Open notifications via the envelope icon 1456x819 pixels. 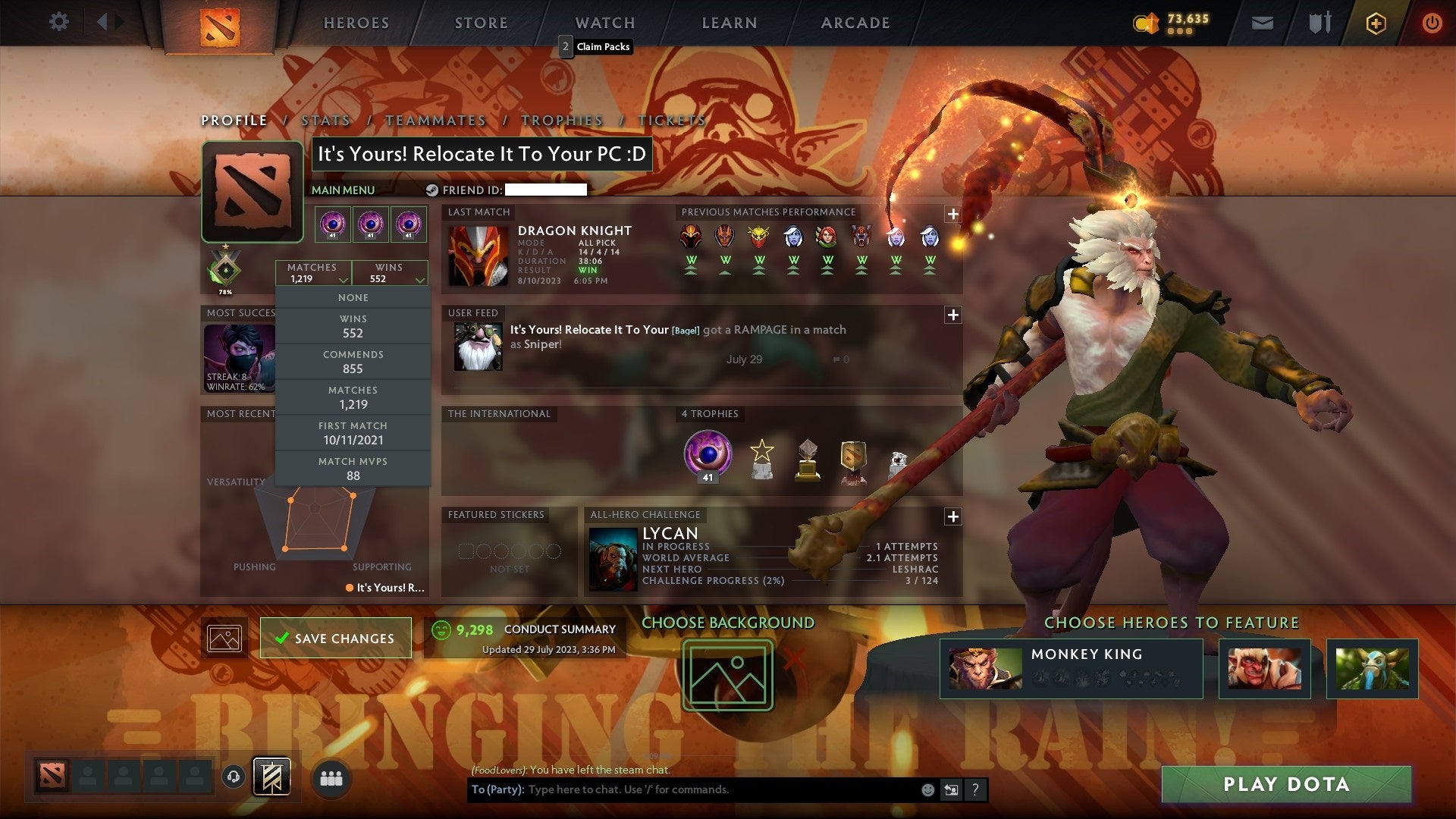coord(1263,22)
